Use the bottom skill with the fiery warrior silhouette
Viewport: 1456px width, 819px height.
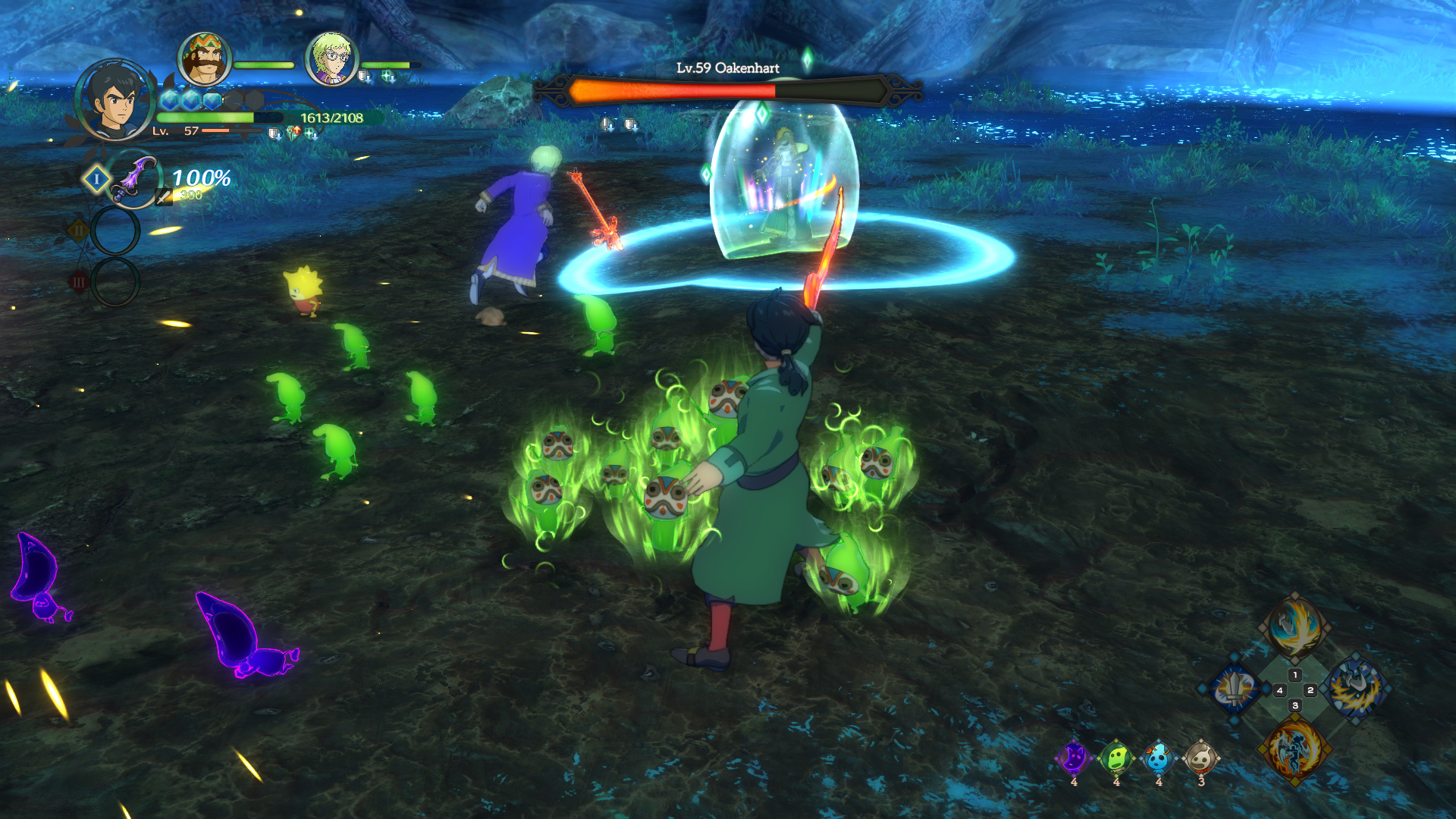click(1294, 749)
